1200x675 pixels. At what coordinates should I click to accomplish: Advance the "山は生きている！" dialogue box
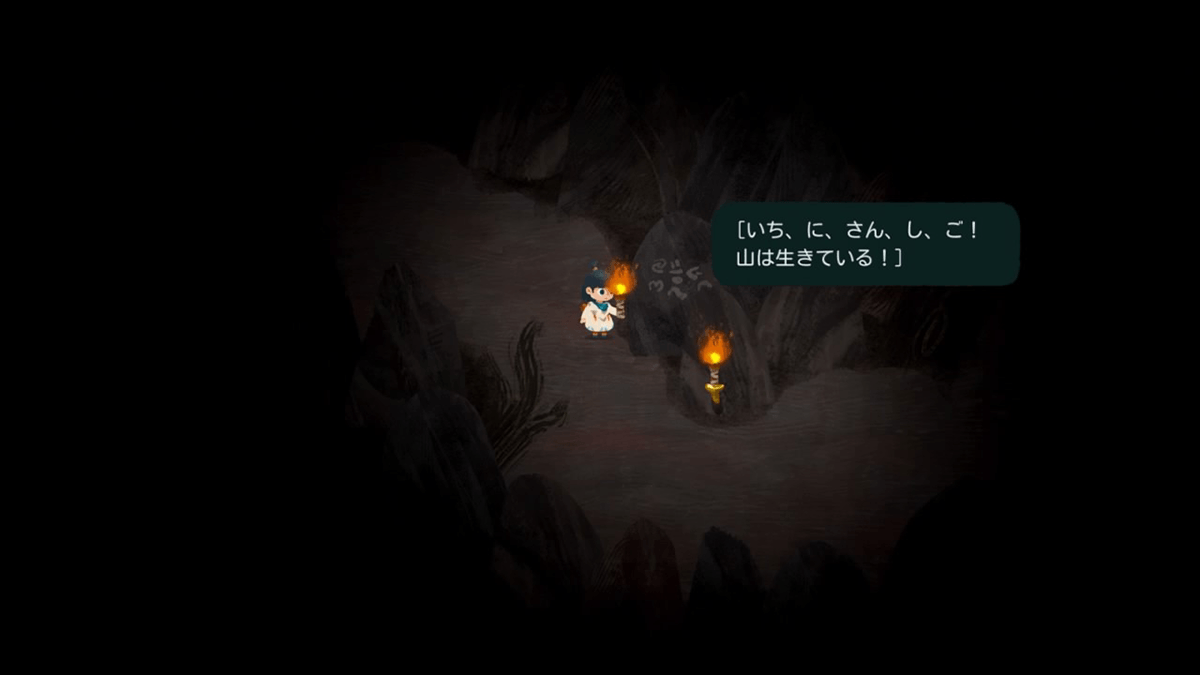tap(864, 244)
